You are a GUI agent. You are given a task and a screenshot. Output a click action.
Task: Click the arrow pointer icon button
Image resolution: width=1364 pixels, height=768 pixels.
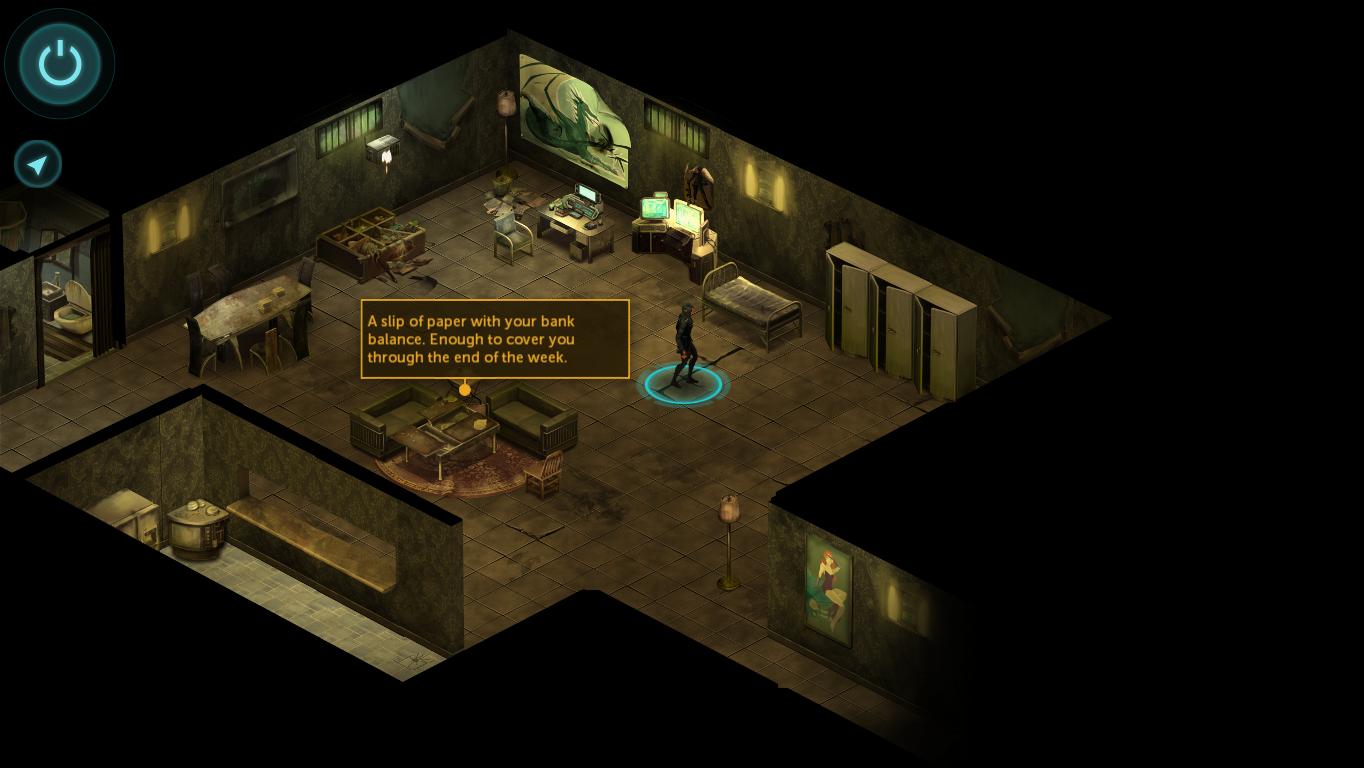coord(38,164)
